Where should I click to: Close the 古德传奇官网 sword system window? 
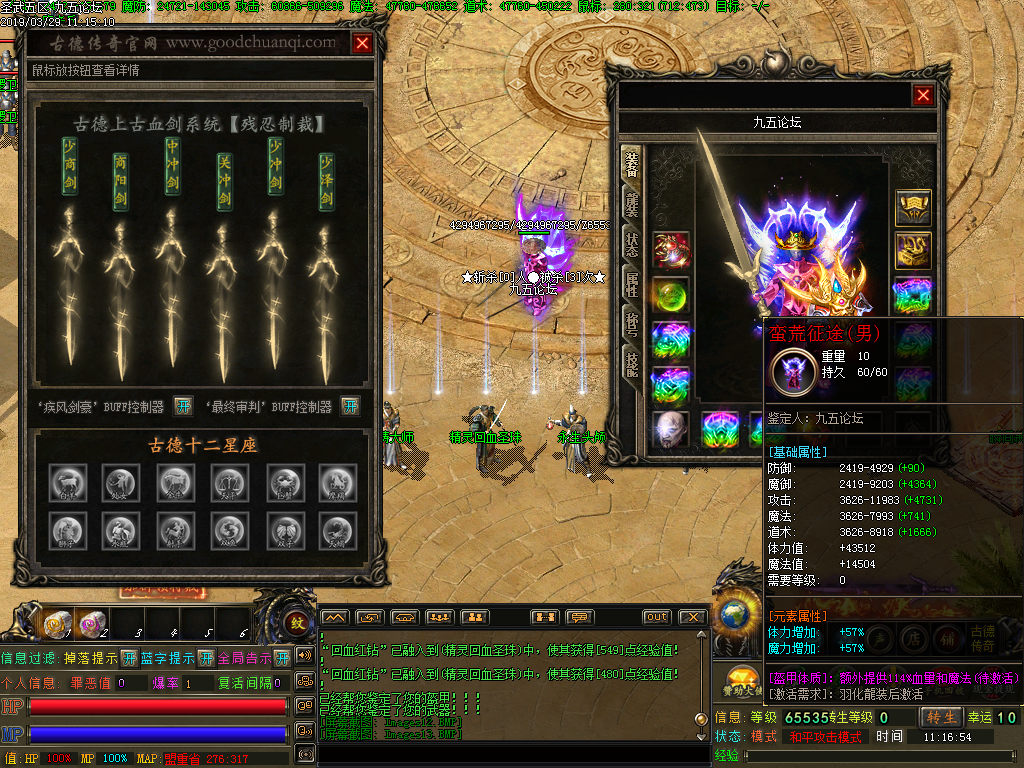(362, 43)
